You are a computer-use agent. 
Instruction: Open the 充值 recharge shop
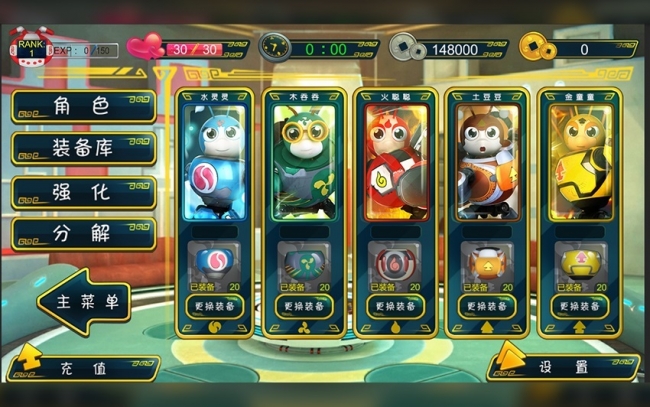pos(84,368)
